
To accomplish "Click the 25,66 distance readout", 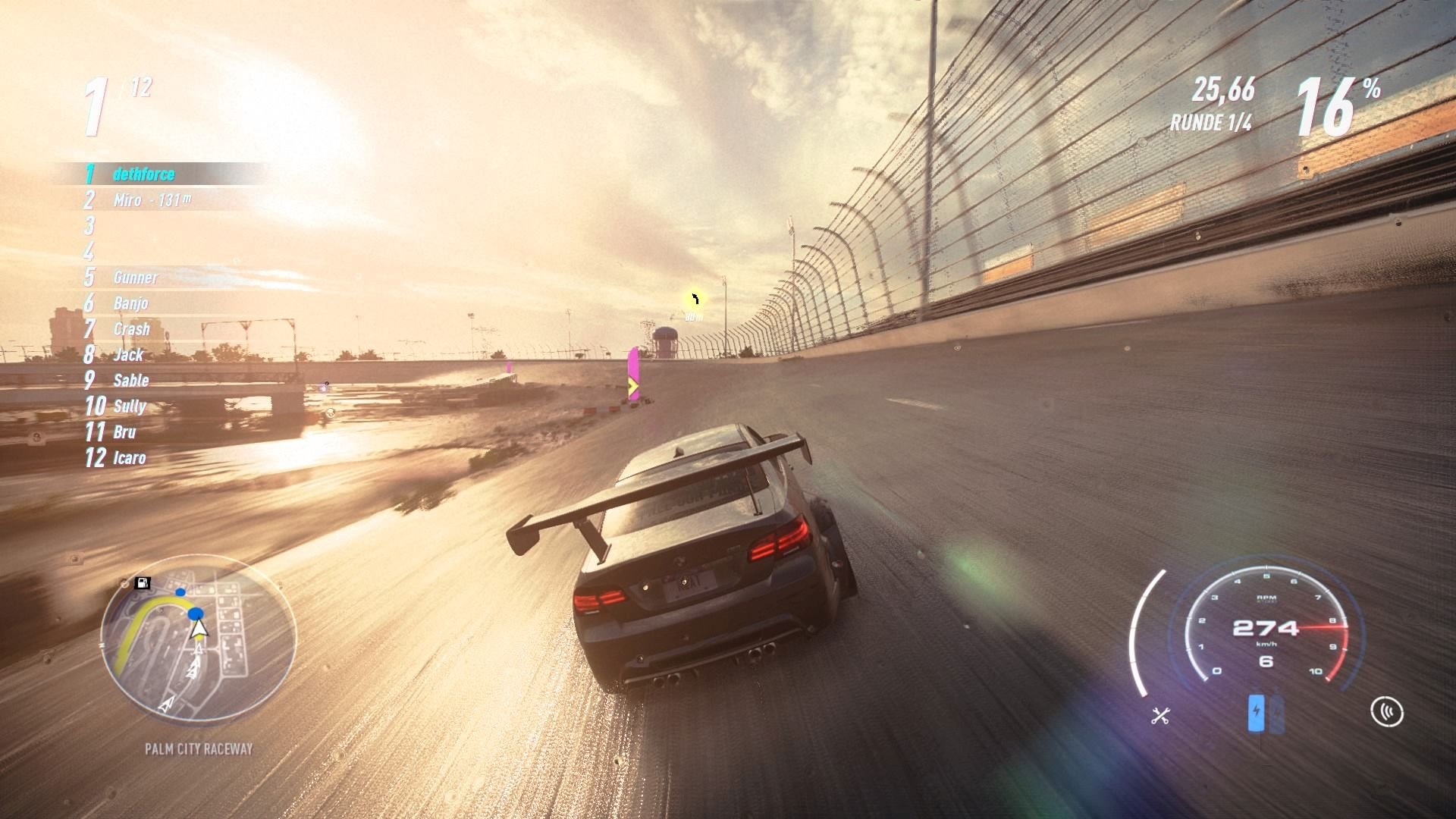I will coord(1223,91).
